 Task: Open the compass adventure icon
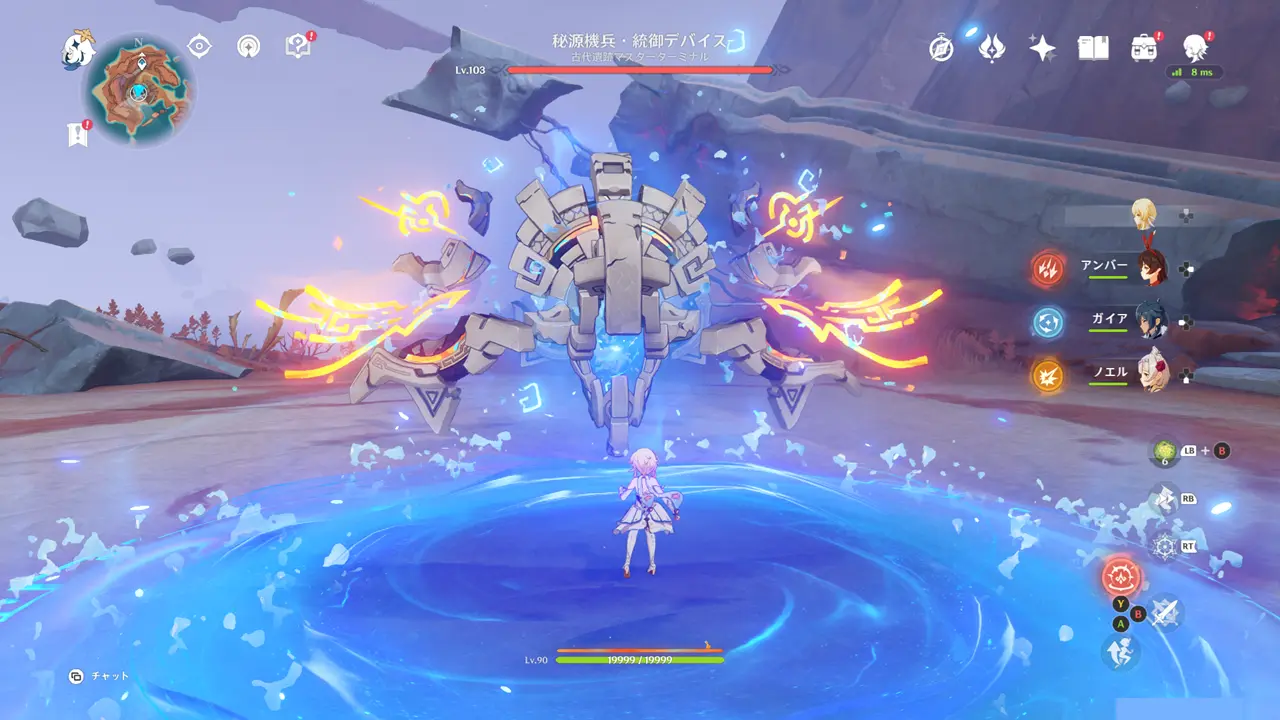point(941,48)
